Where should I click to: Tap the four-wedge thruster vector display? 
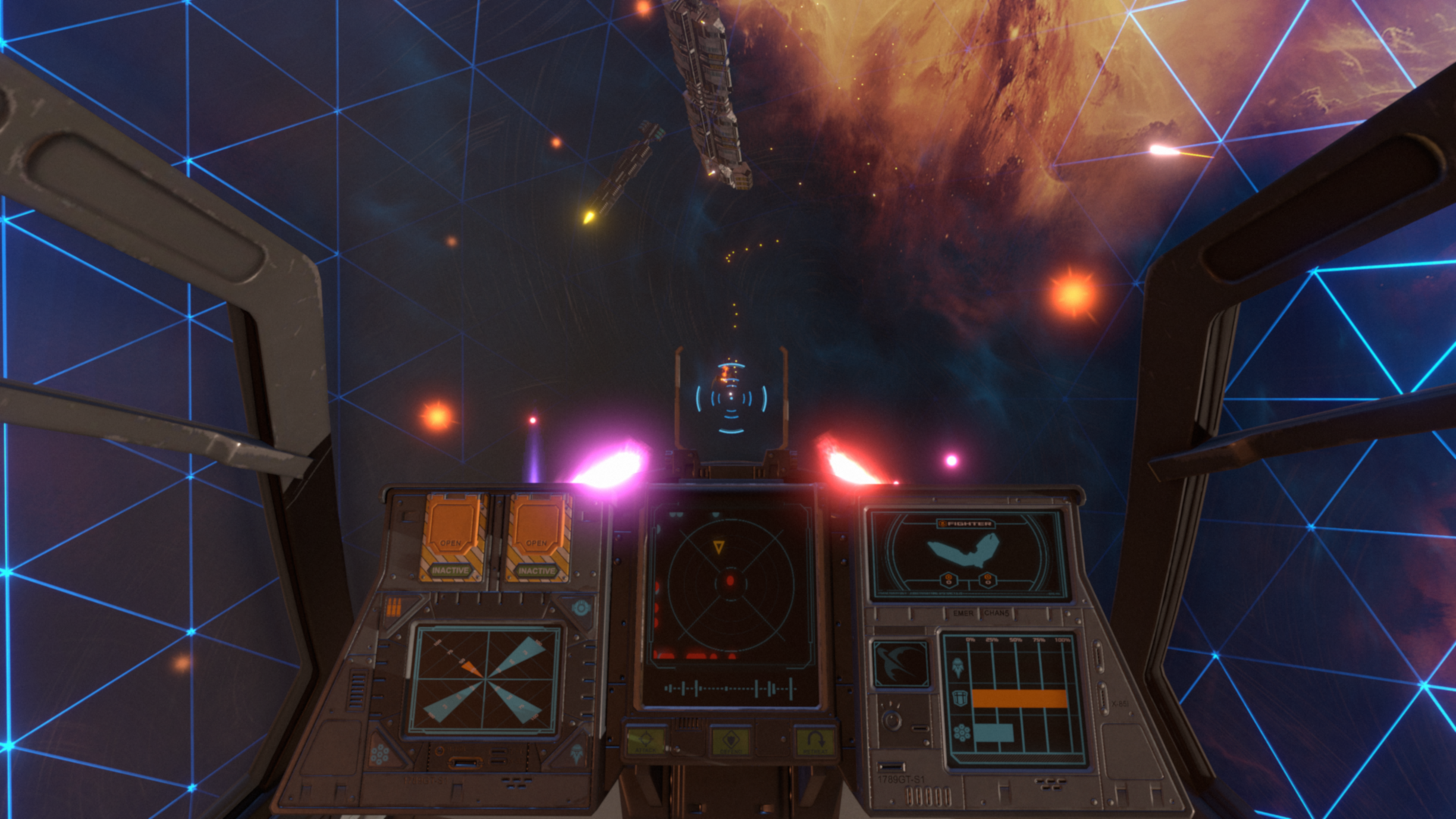[484, 680]
